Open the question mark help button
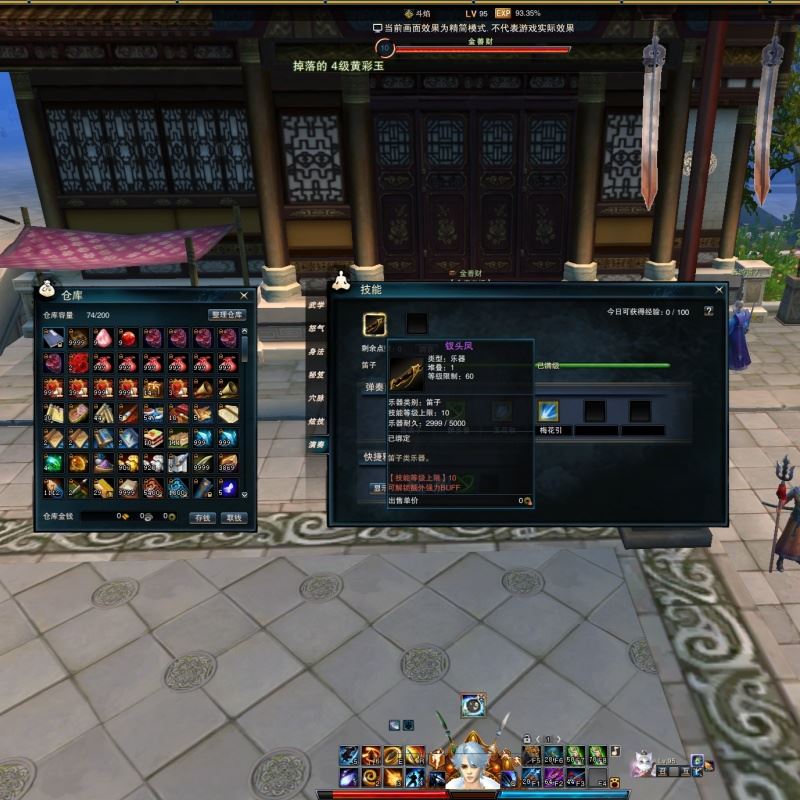 (x=709, y=311)
